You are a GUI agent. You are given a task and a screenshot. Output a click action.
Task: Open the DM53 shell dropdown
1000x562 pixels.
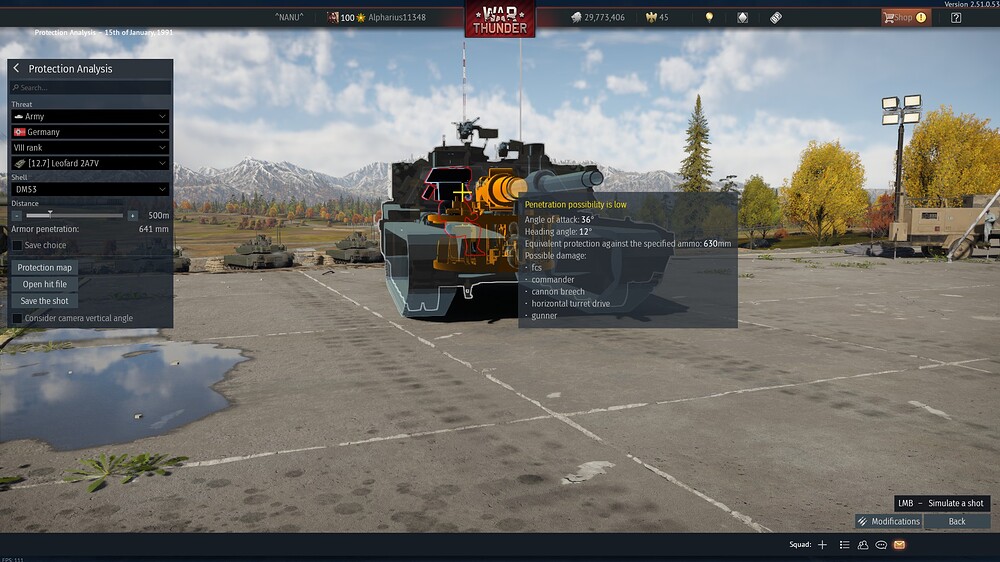tap(90, 189)
